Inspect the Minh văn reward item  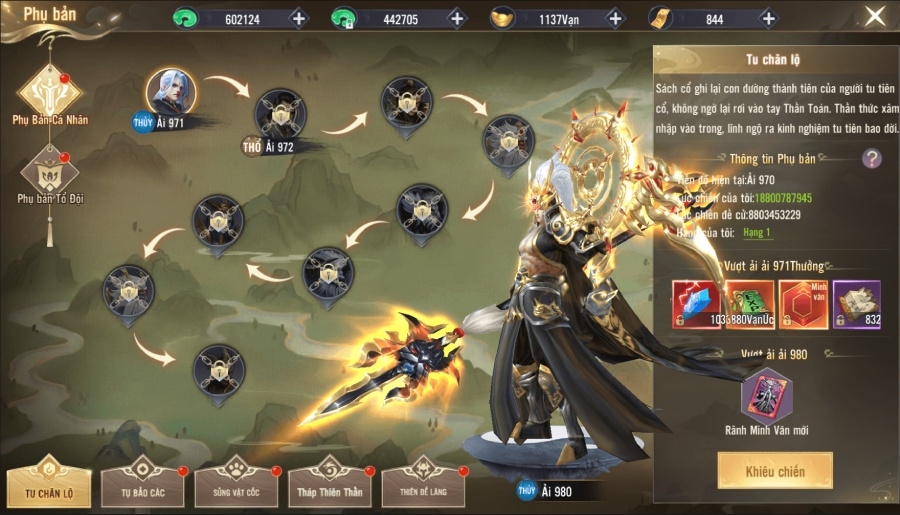click(x=803, y=304)
